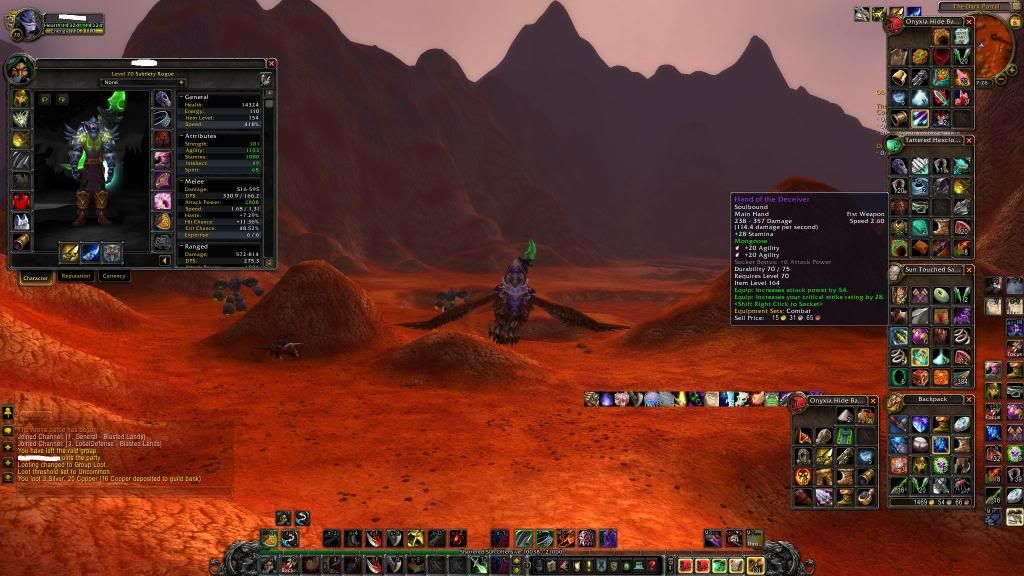Open the title dropdown showing None
This screenshot has height=576, width=1024.
point(143,82)
